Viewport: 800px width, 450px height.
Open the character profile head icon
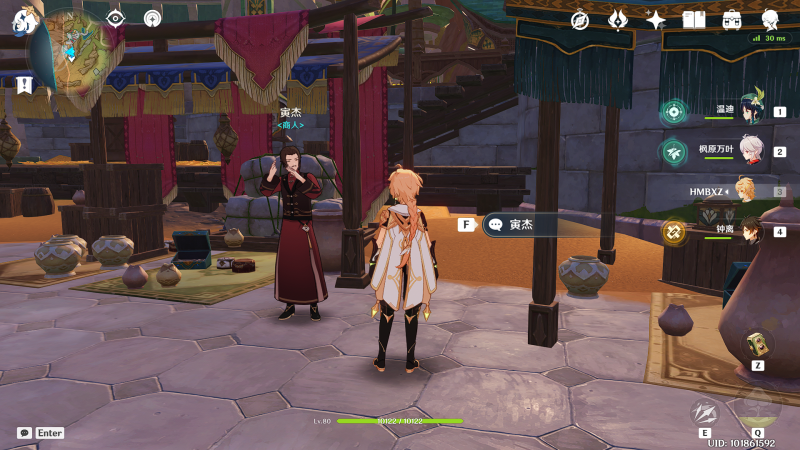click(x=770, y=20)
